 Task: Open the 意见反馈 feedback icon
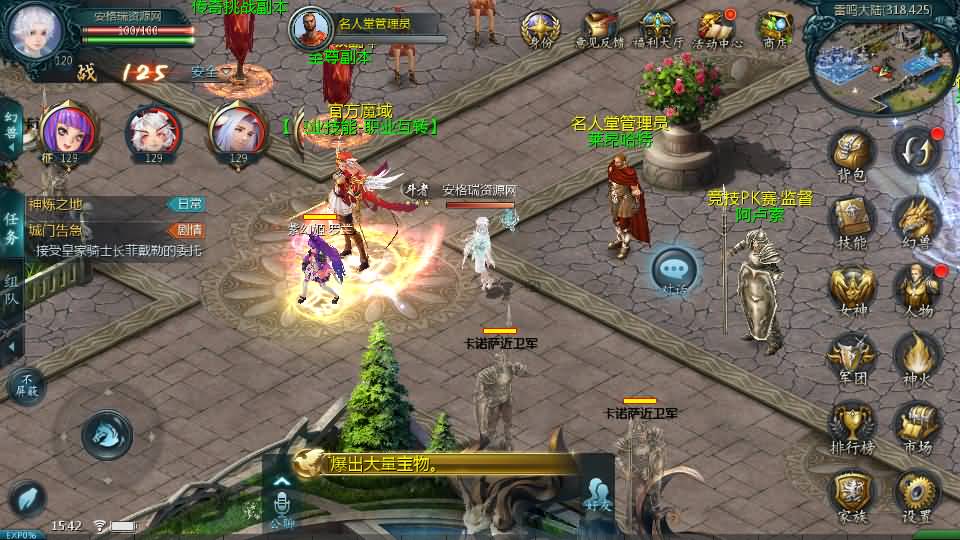click(x=598, y=29)
